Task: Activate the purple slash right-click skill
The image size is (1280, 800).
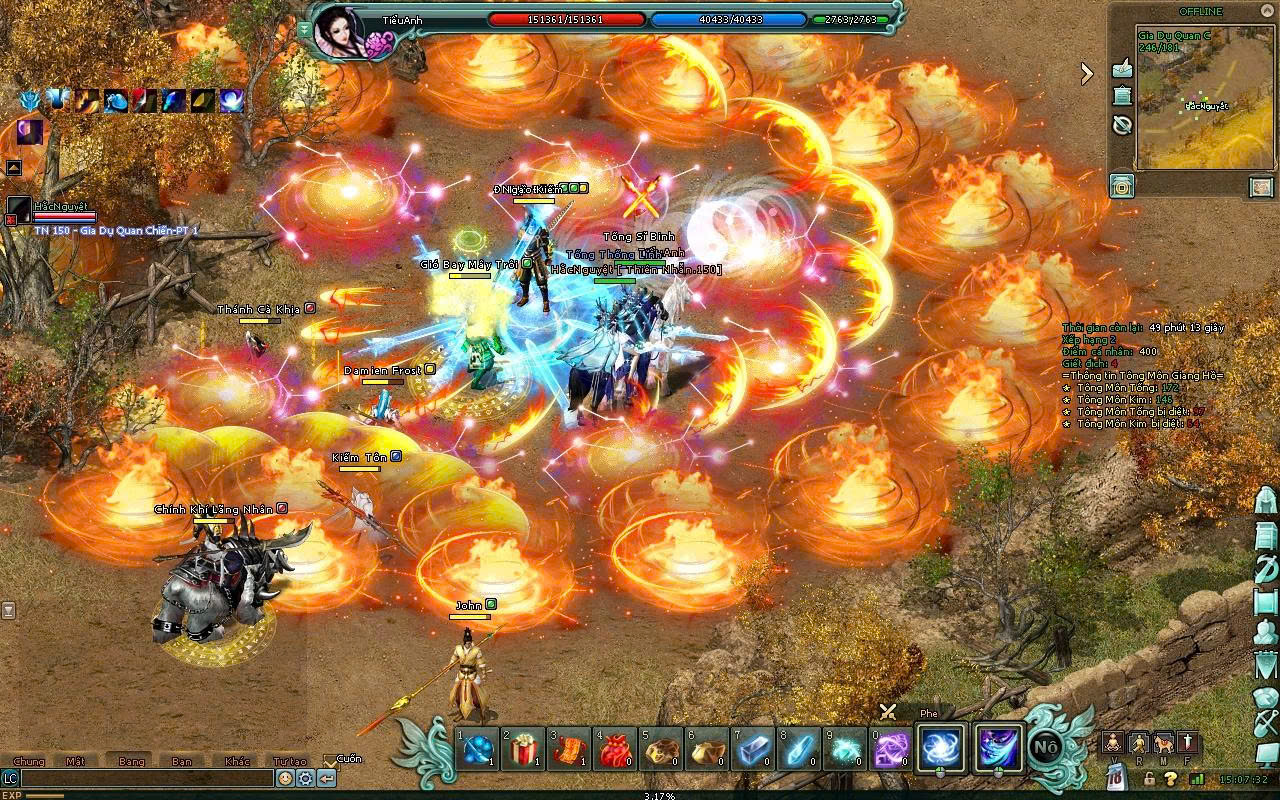Action: click(x=999, y=748)
